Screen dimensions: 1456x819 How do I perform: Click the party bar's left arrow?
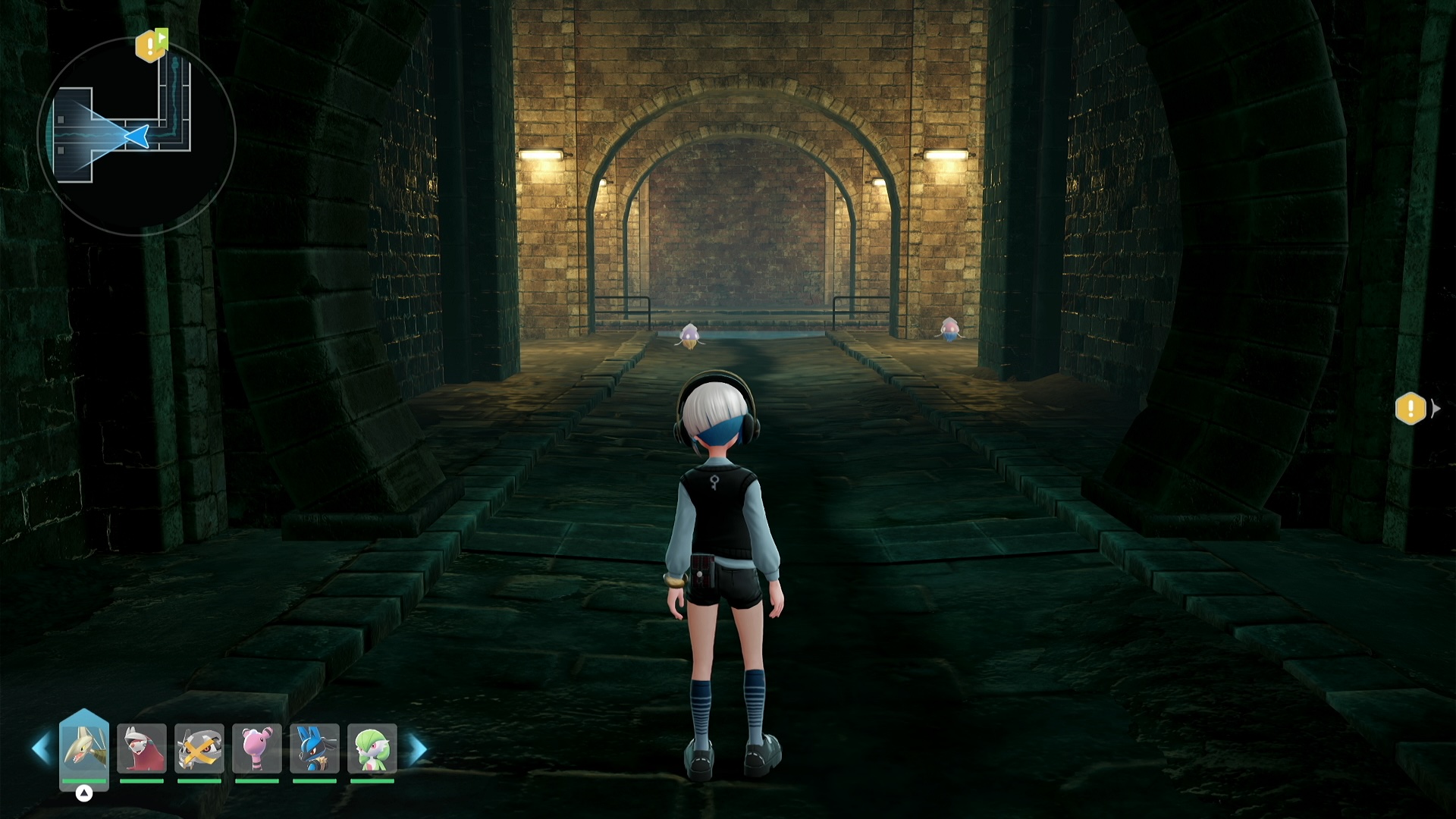[41, 749]
